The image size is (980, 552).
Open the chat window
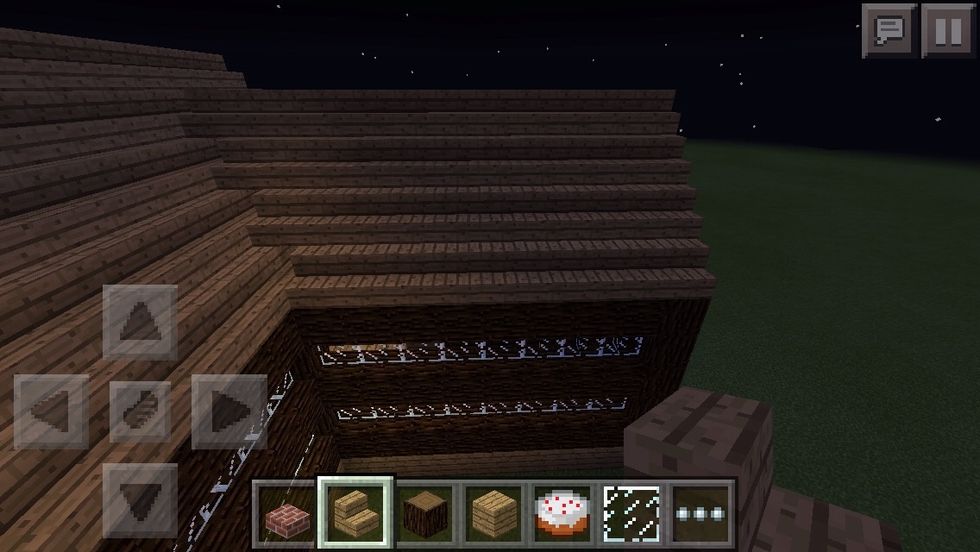(x=889, y=32)
